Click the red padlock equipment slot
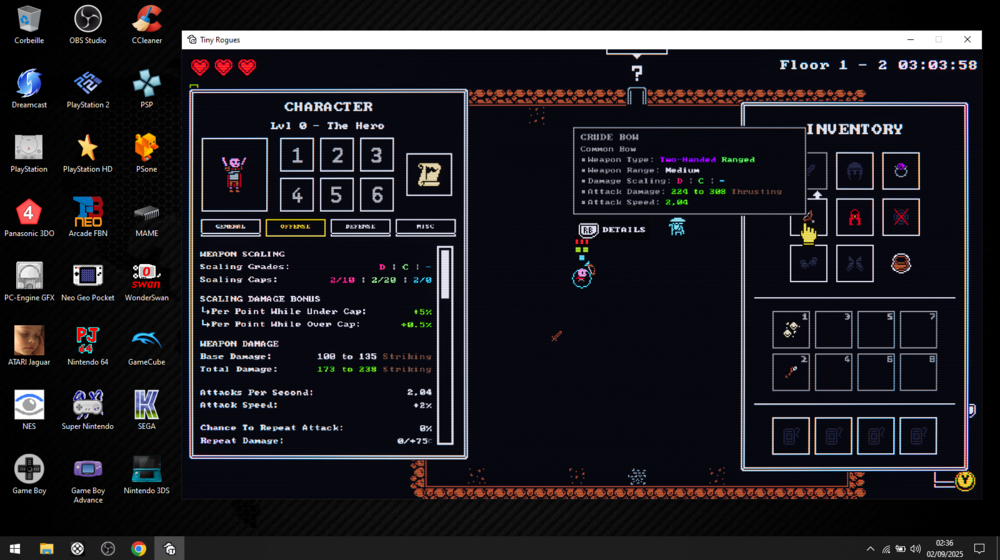Screen dimensions: 1000x560 (x=855, y=218)
